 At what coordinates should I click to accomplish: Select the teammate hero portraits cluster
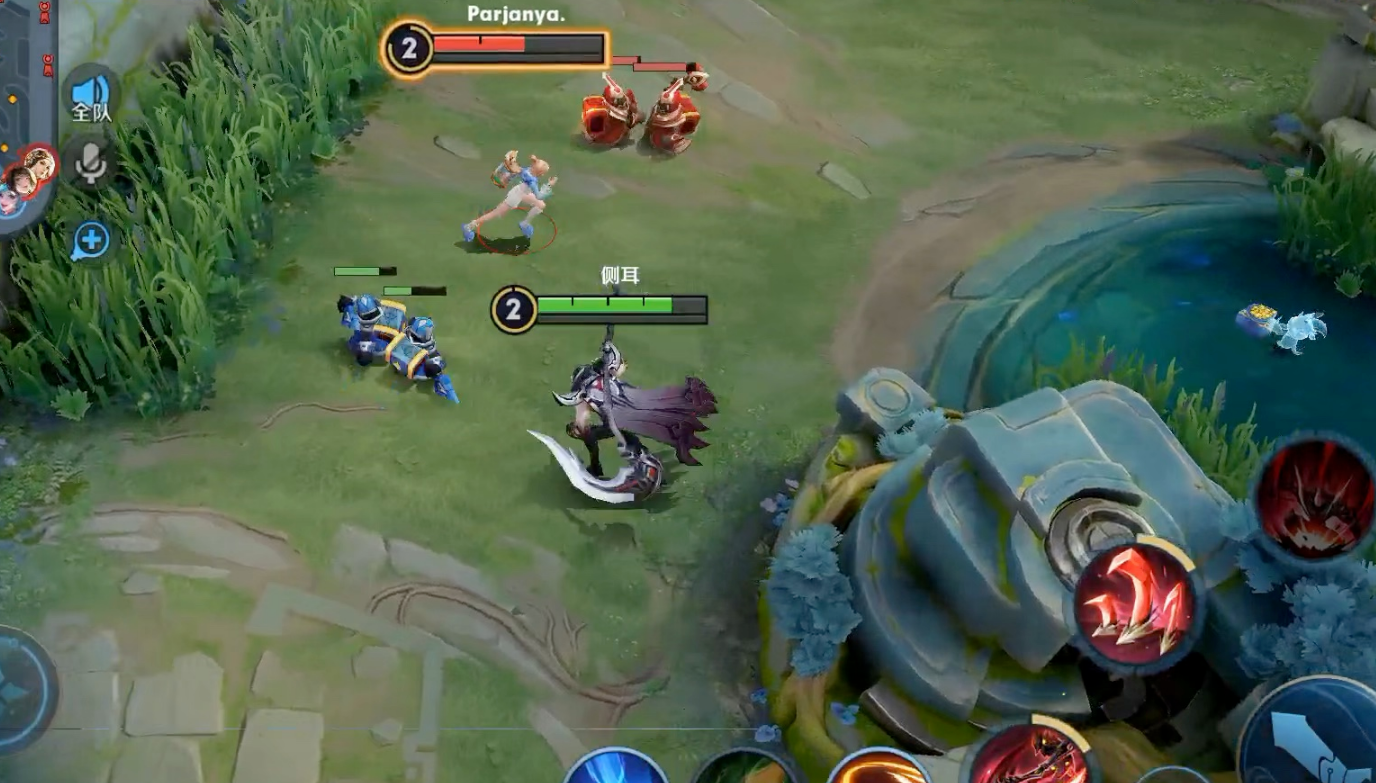pos(26,176)
